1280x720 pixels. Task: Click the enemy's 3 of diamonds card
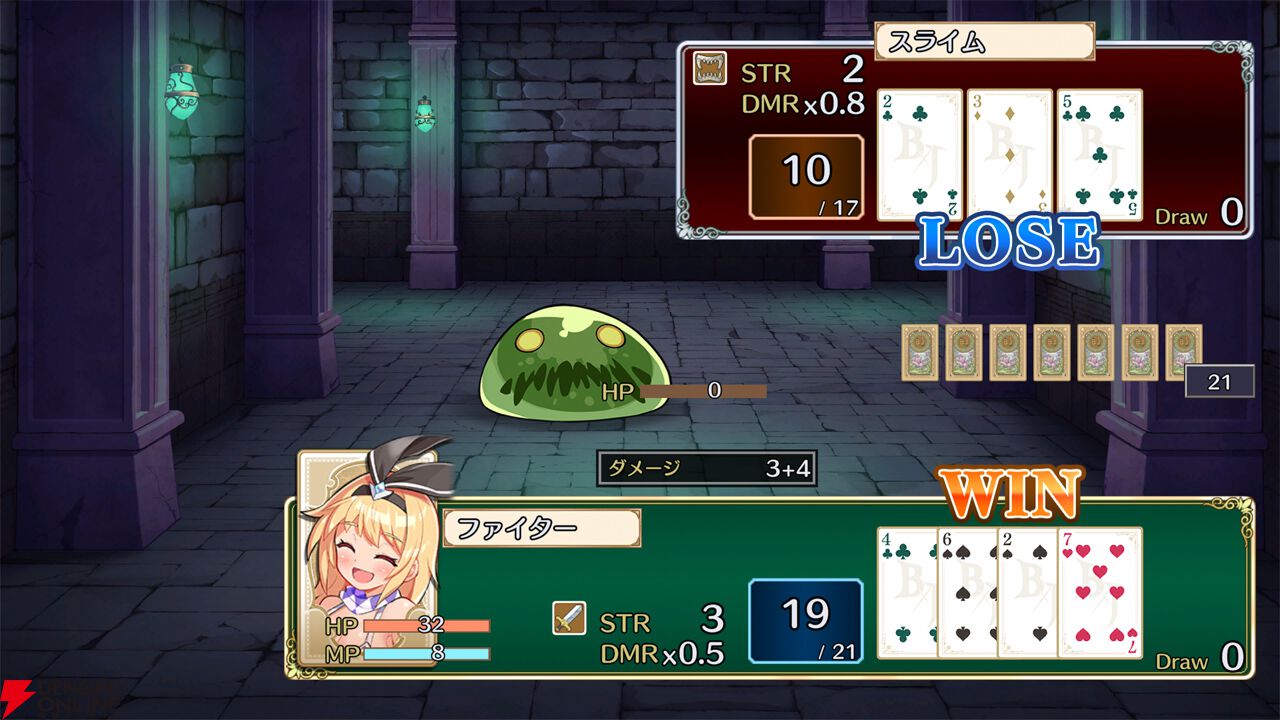(x=1009, y=155)
